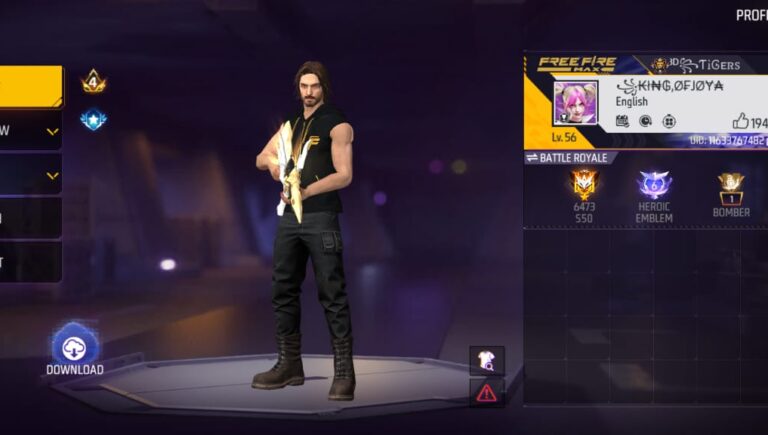The image size is (768, 435).
Task: Tap the Download cloud icon
Action: 75,346
